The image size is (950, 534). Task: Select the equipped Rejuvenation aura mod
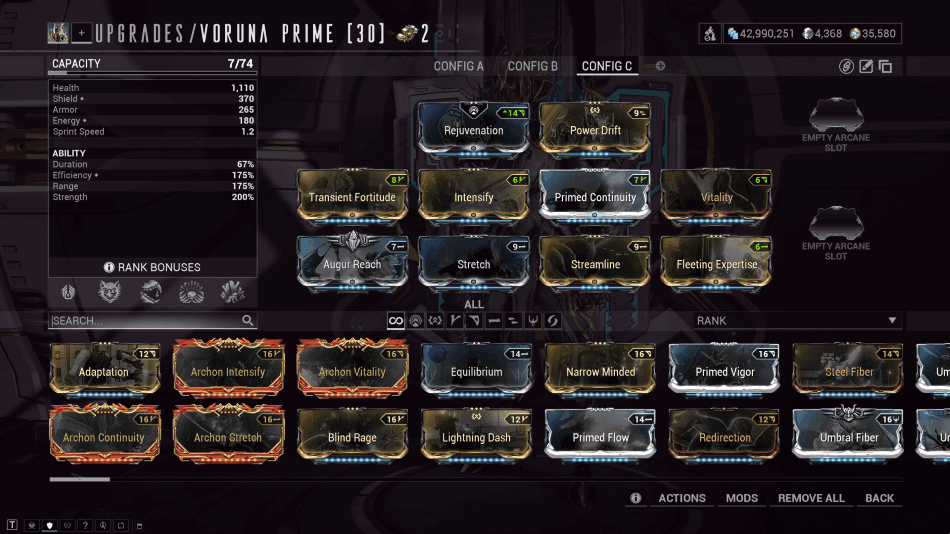click(473, 129)
